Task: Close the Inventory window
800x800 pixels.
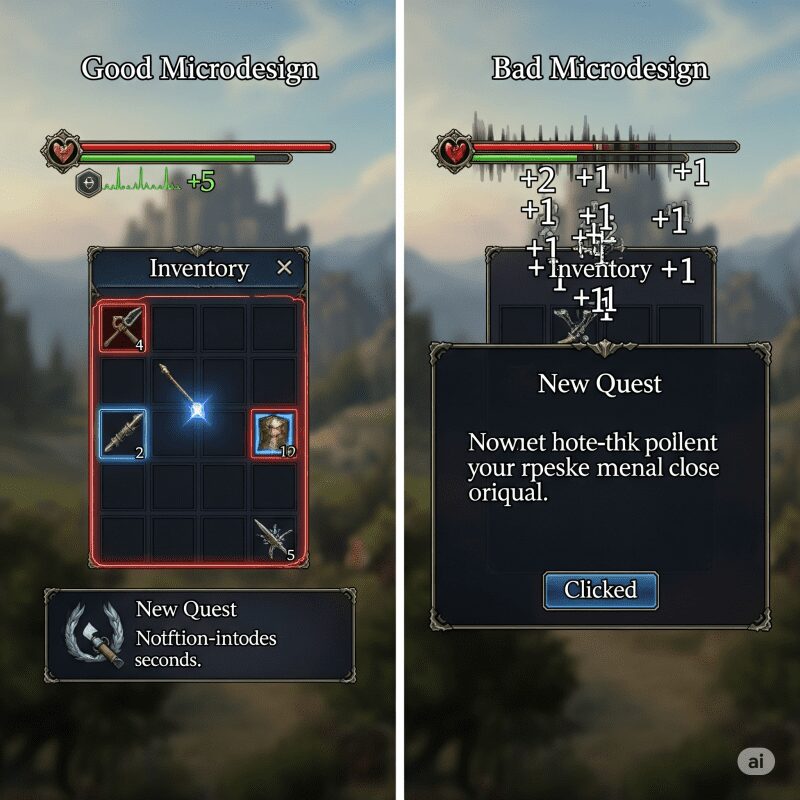Action: tap(284, 267)
